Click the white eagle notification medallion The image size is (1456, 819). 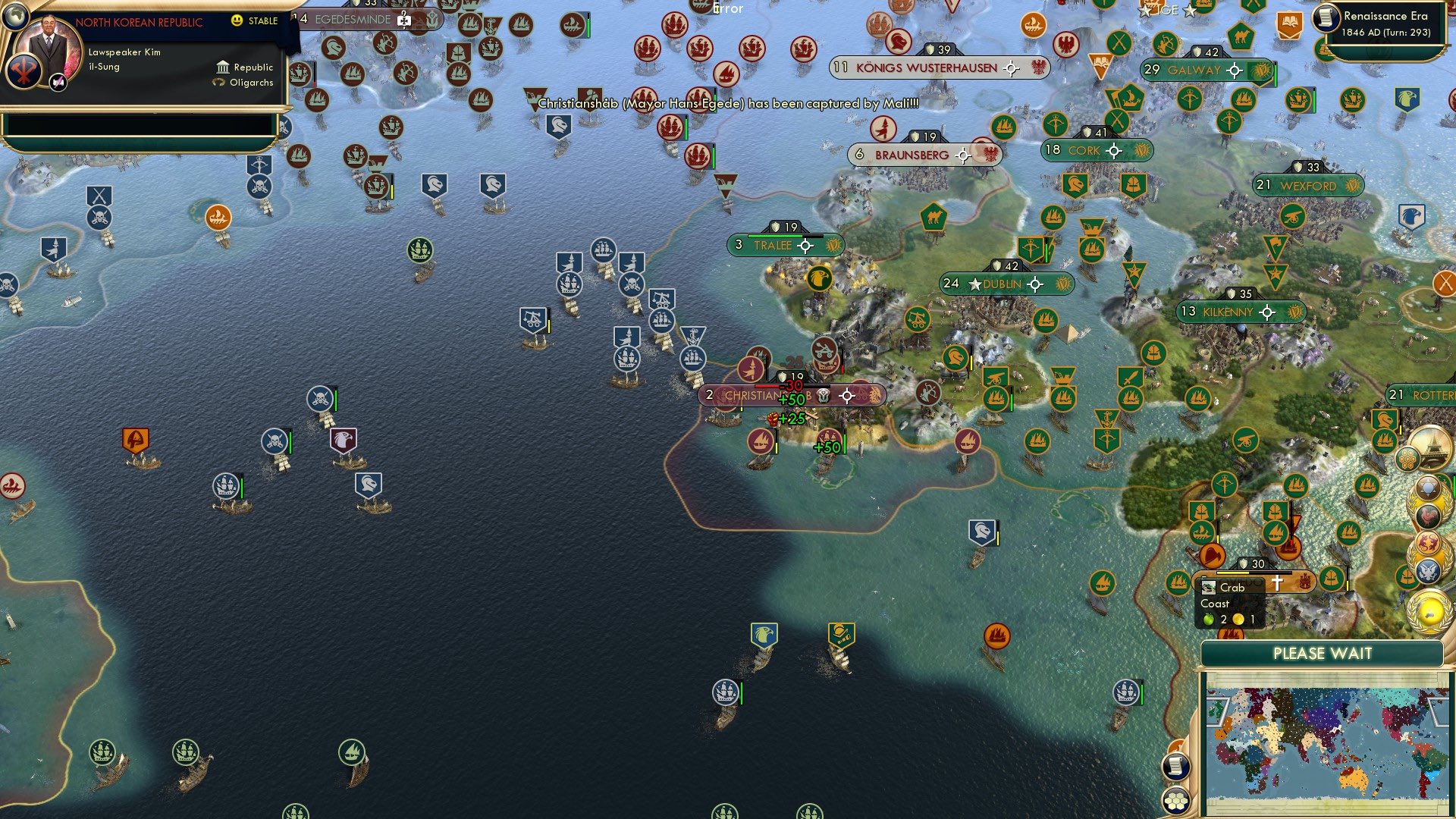(x=1428, y=572)
